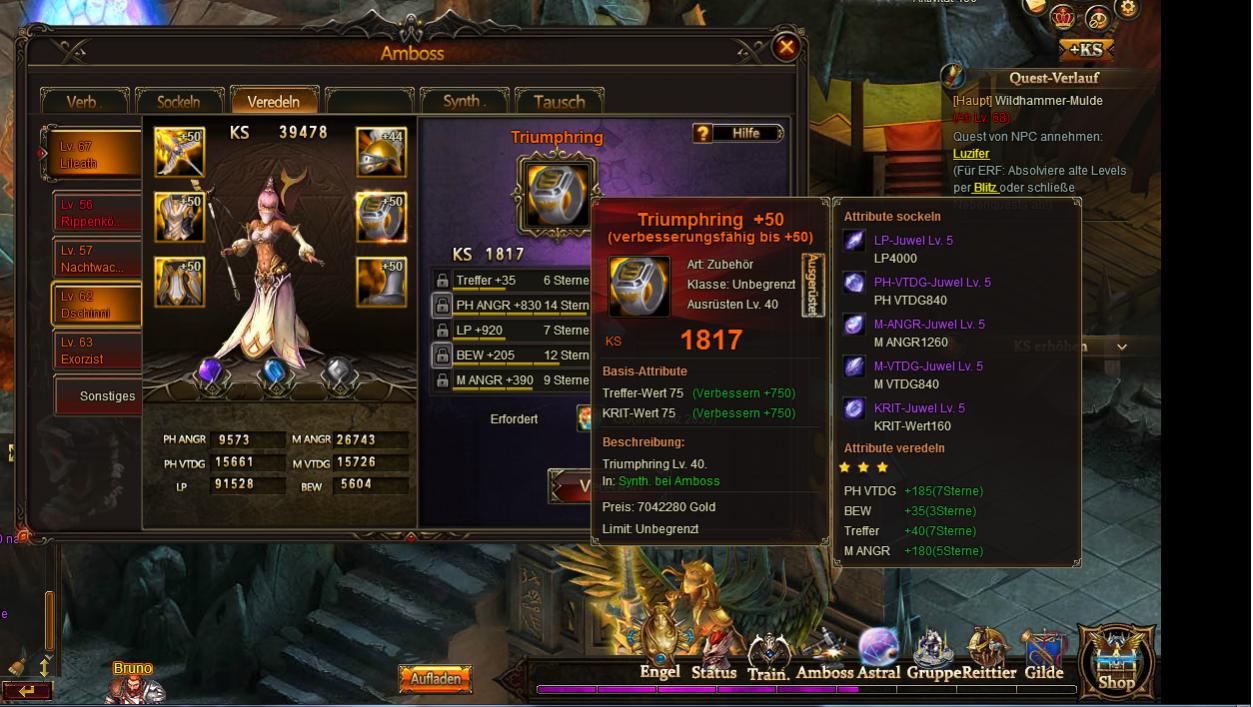The image size is (1253, 707).
Task: Toggle the lock on the Treffer +35 attribute
Action: coord(442,281)
